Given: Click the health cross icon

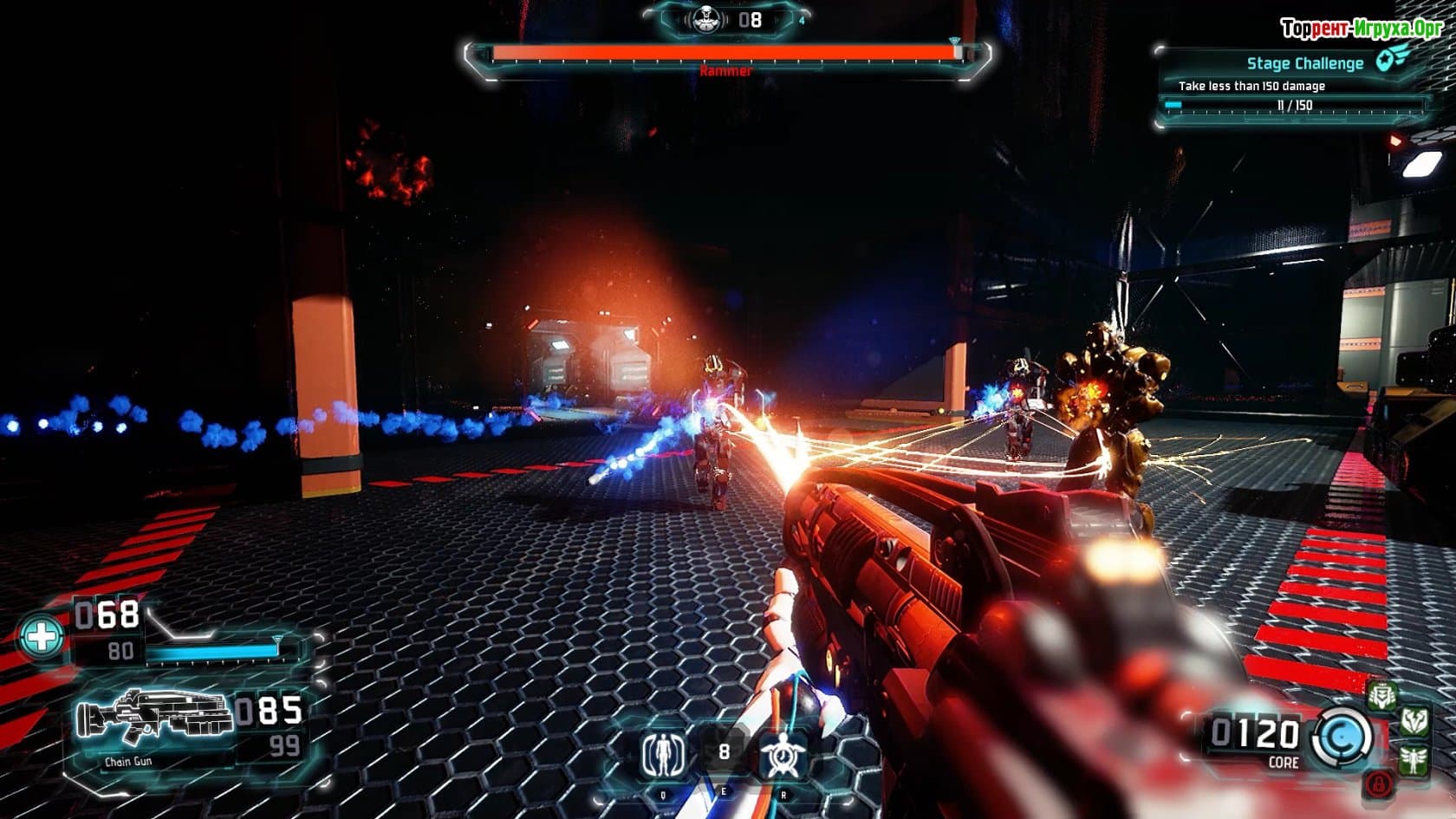Looking at the screenshot, I should 42,639.
